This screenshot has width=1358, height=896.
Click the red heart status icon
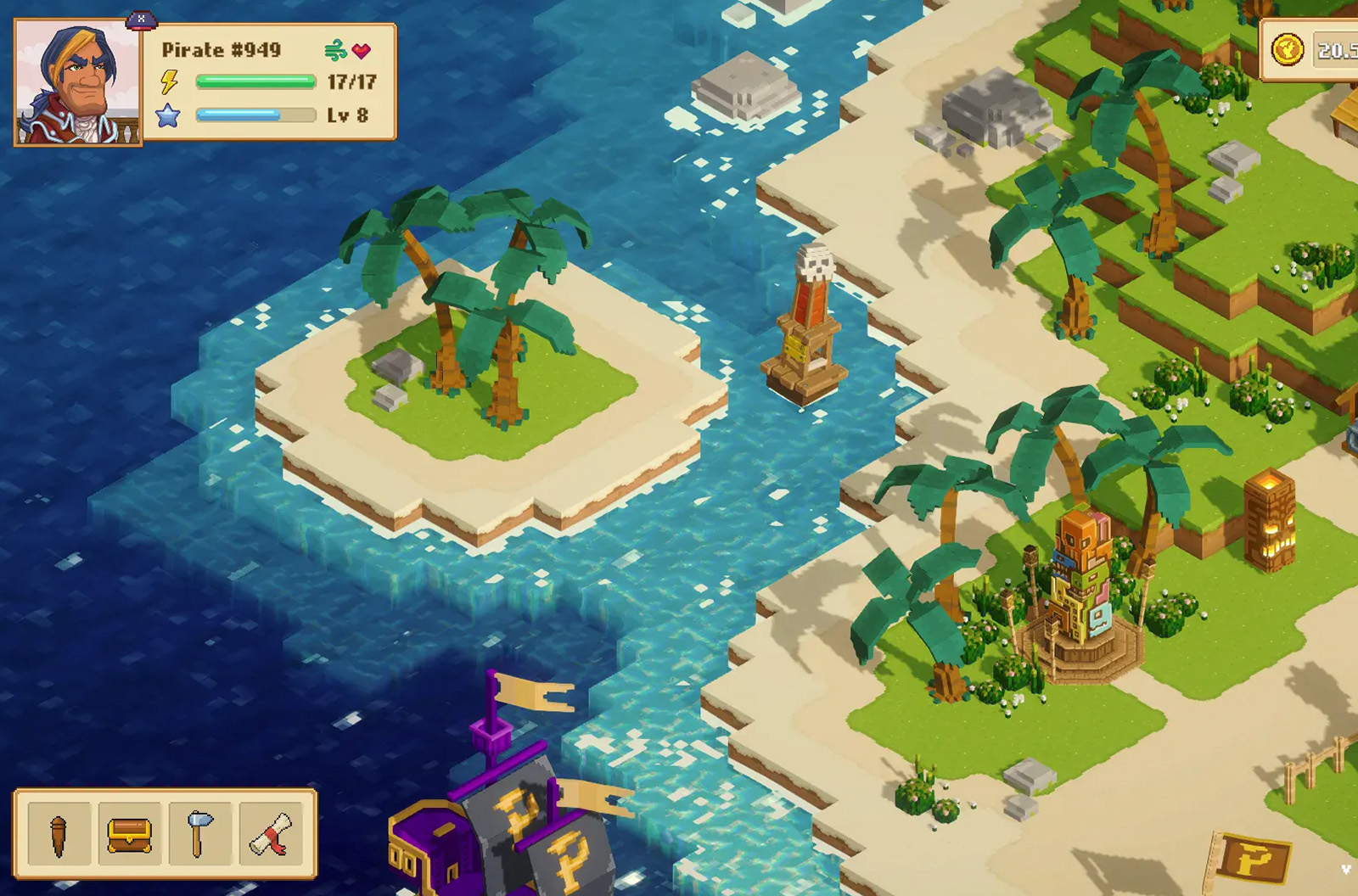(x=362, y=51)
